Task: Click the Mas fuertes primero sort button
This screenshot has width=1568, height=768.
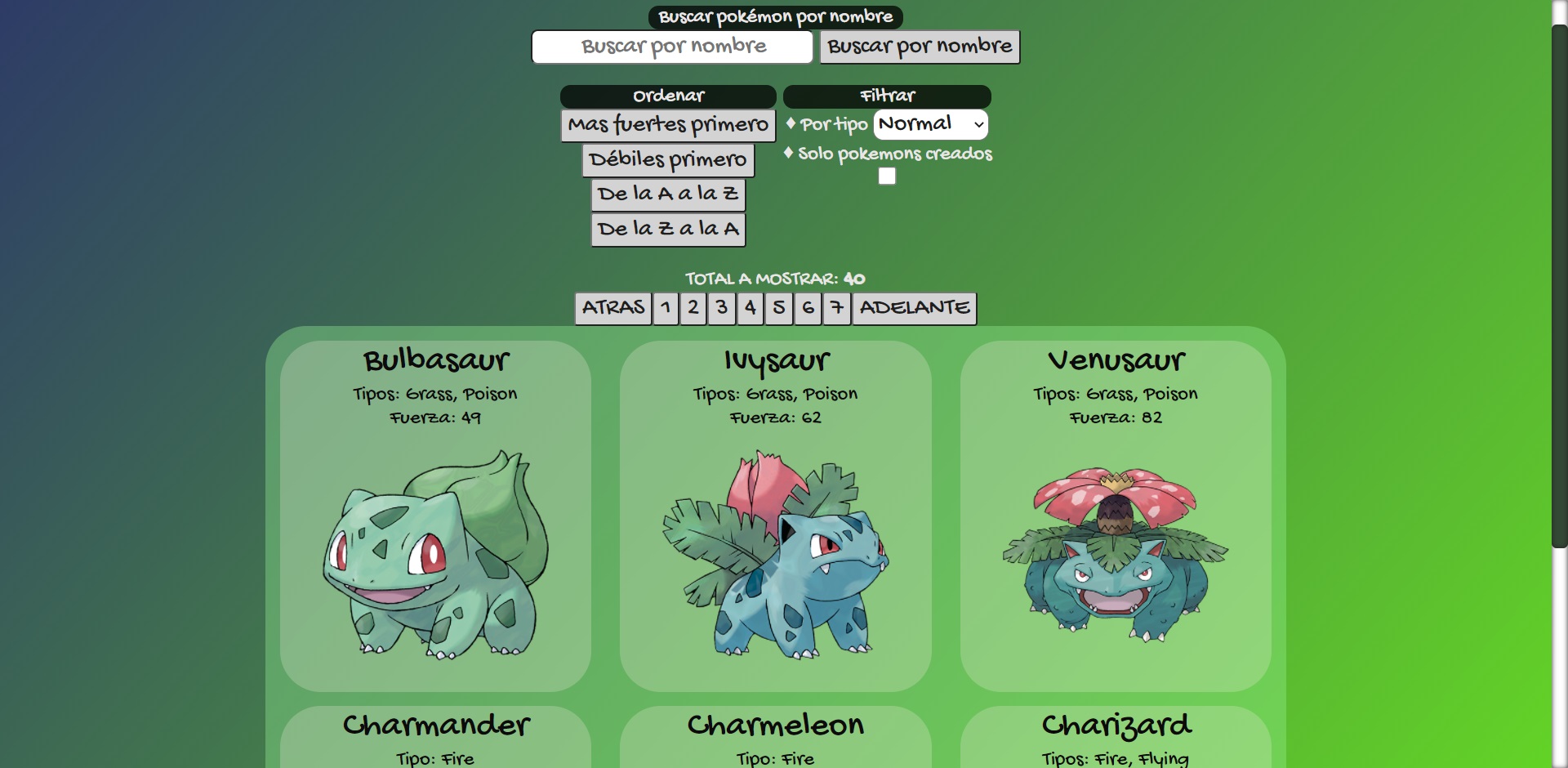Action: 667,125
